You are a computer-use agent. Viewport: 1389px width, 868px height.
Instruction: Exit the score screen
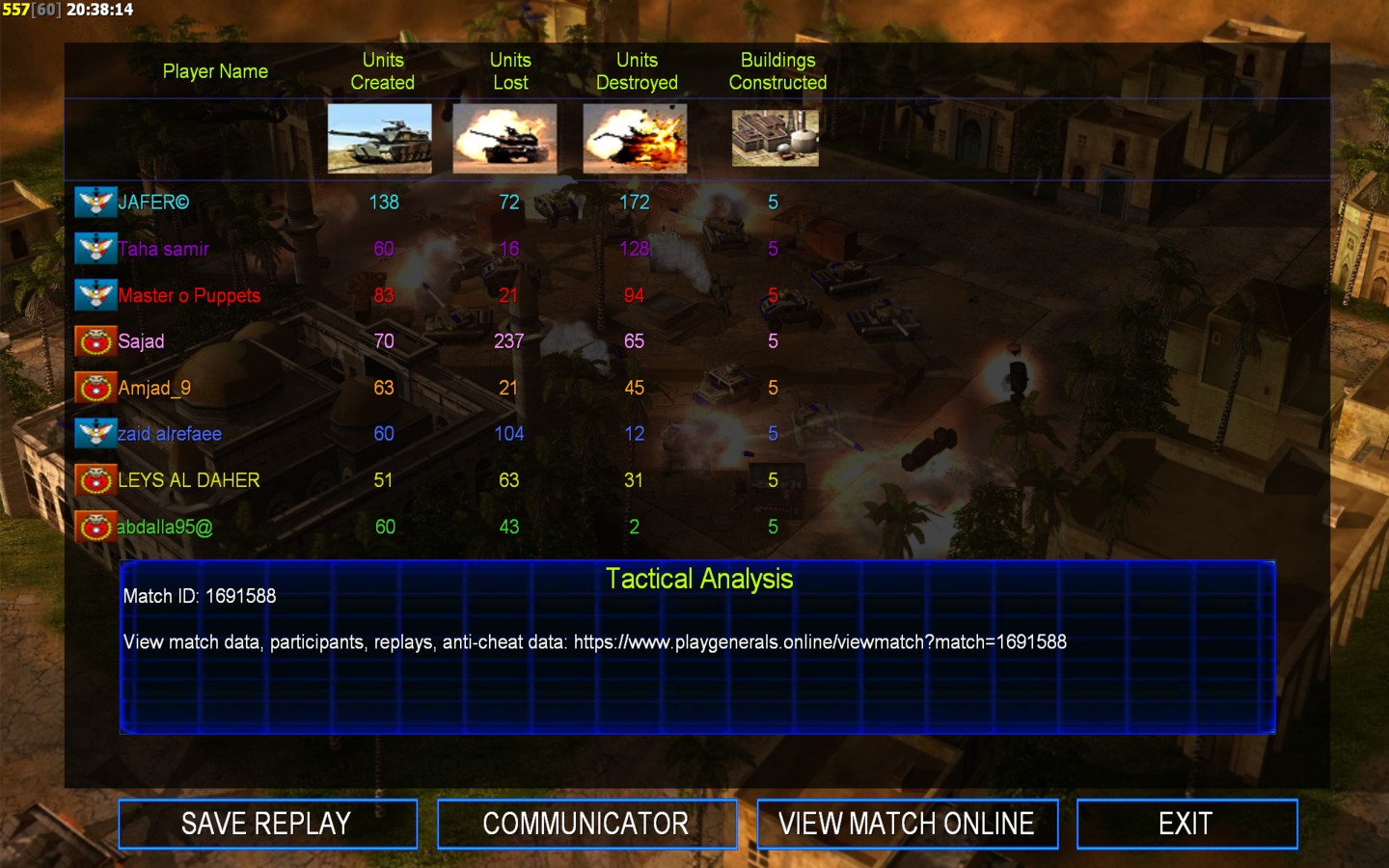(1185, 824)
